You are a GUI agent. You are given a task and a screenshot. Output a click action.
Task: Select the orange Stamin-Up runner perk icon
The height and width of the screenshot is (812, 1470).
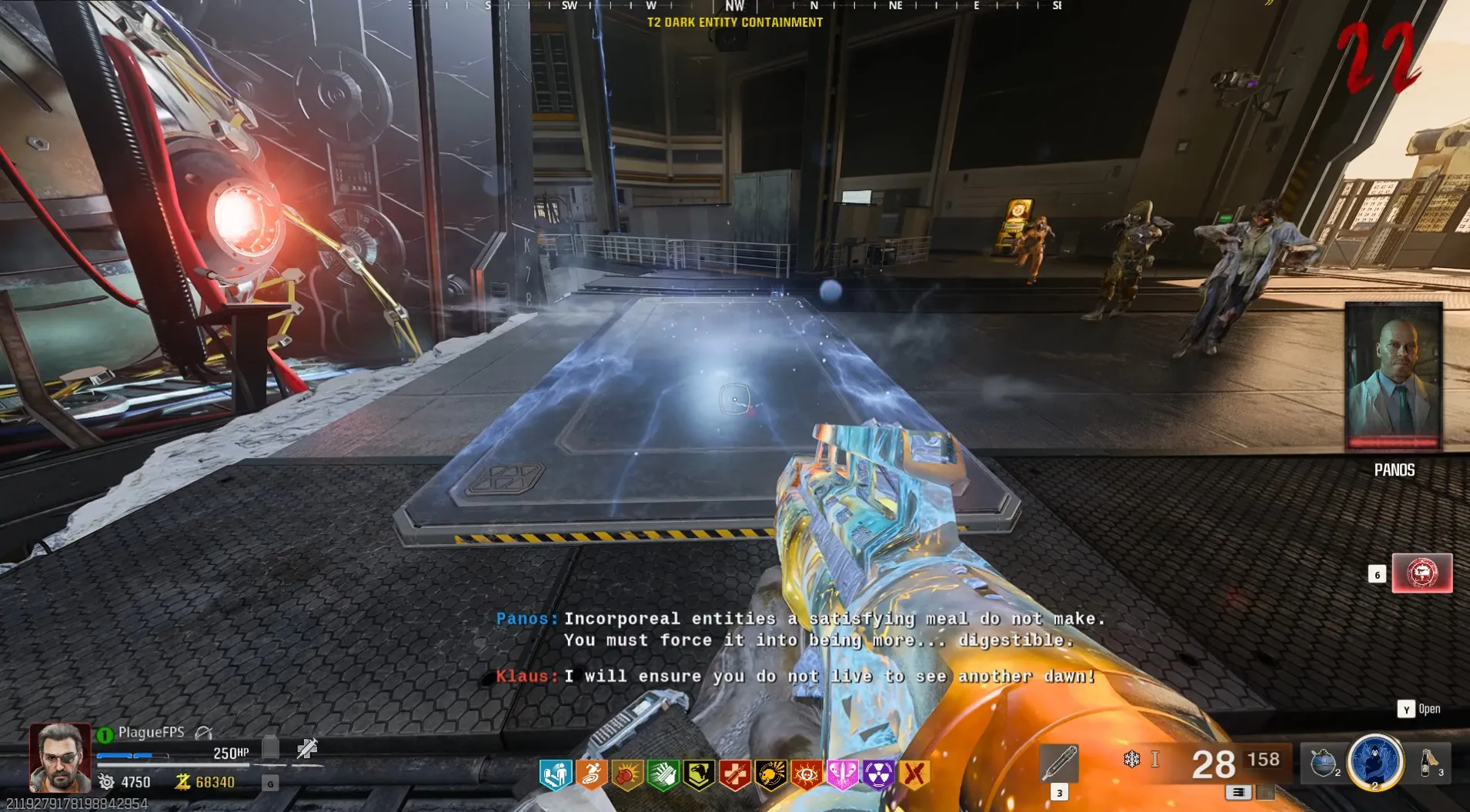pos(591,775)
